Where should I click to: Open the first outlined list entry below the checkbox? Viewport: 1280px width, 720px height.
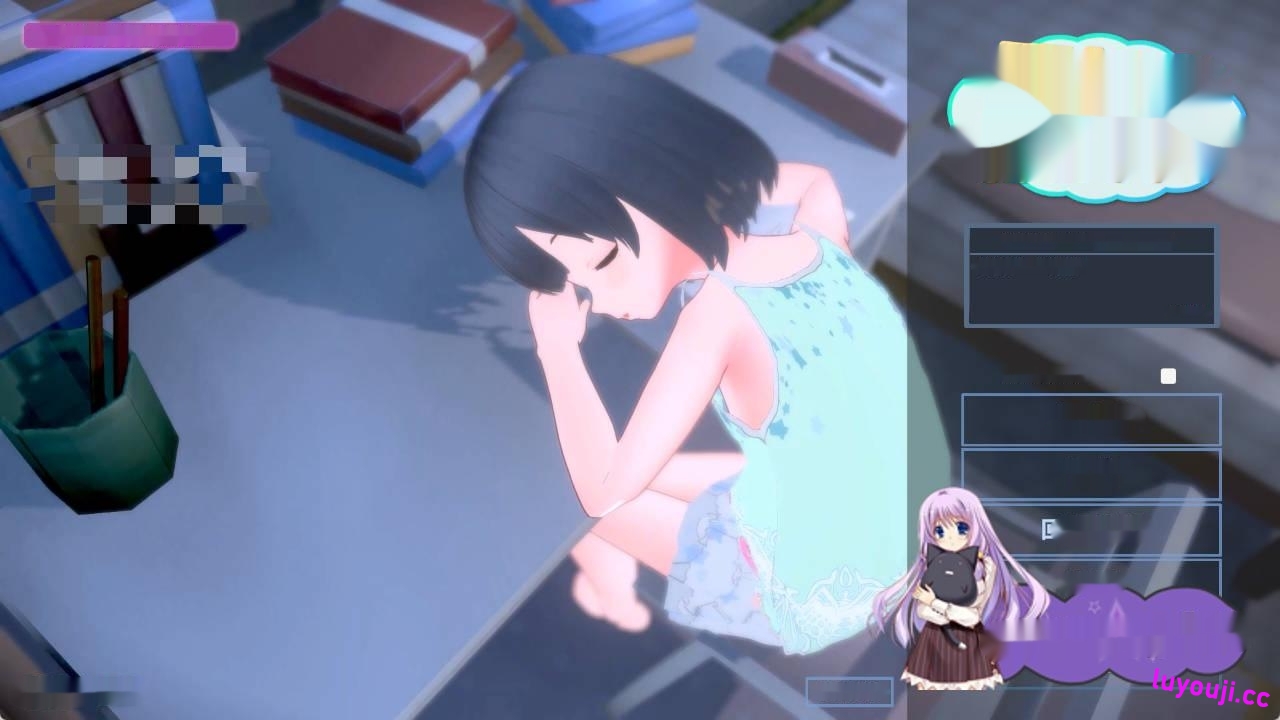(1090, 420)
